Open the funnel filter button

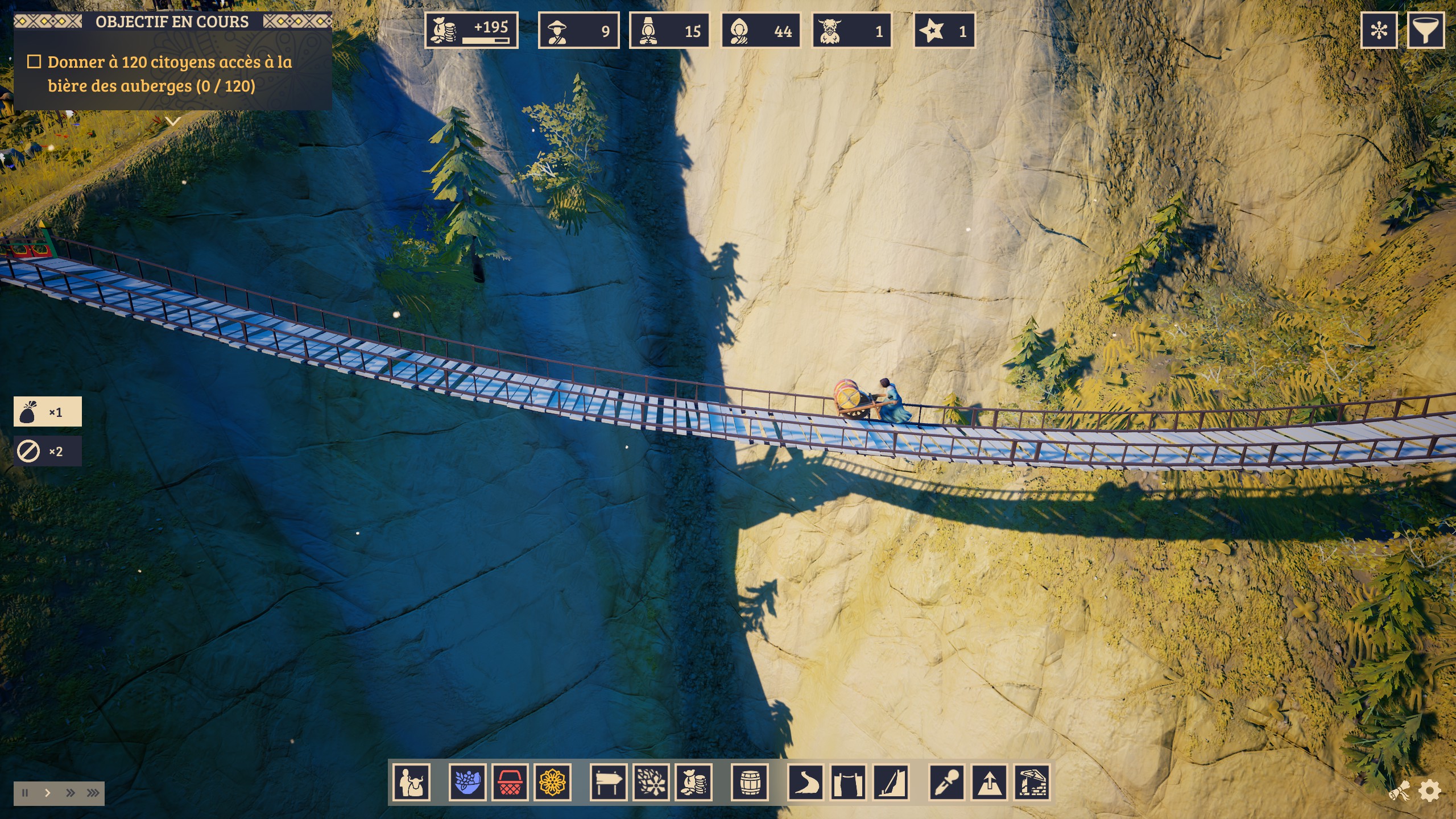(x=1425, y=31)
